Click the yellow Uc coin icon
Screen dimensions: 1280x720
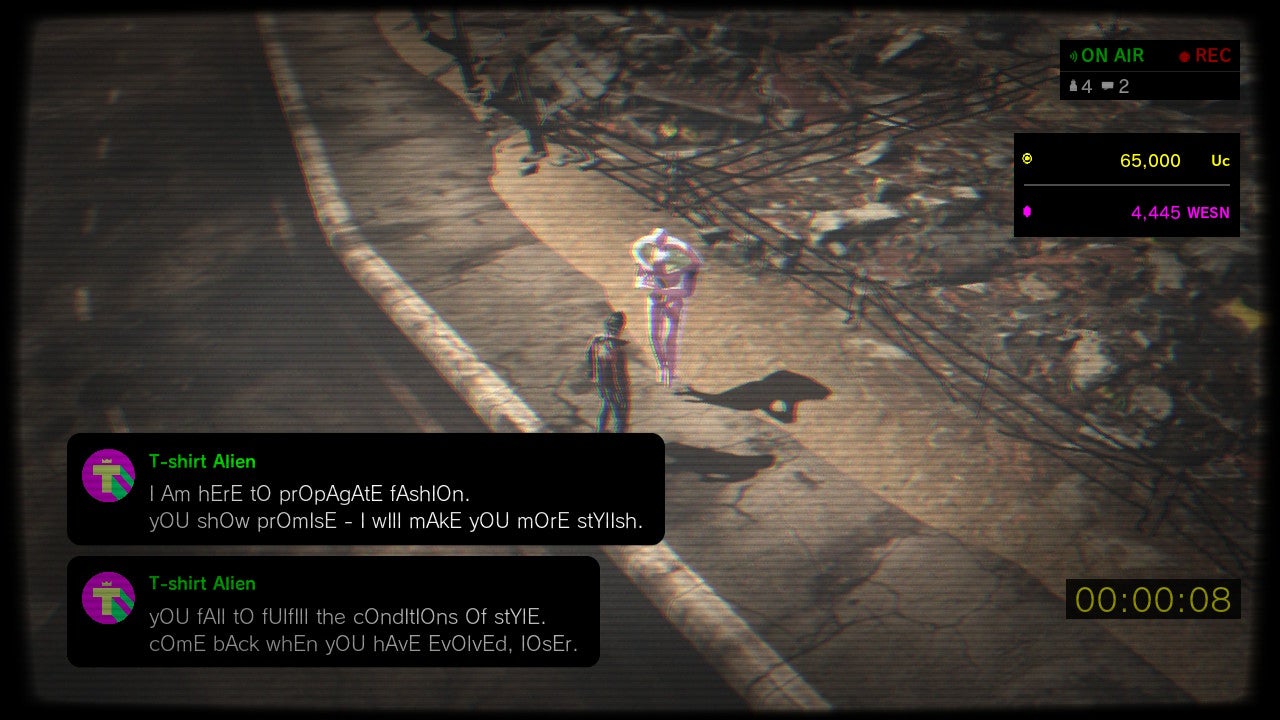tap(1027, 159)
